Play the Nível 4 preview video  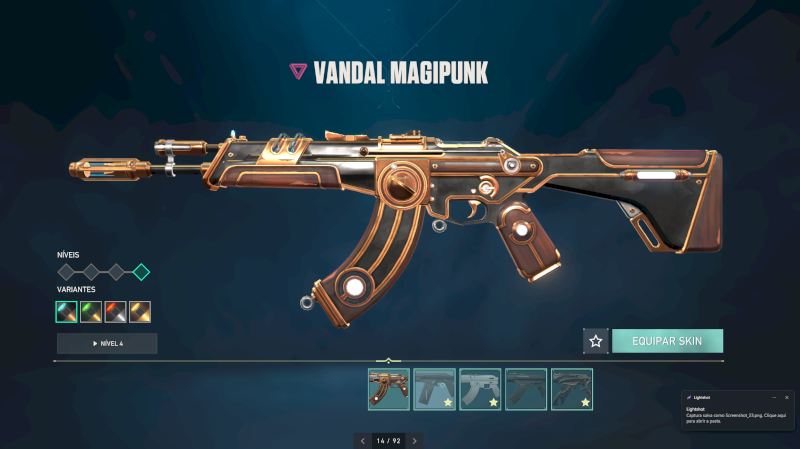coord(107,343)
